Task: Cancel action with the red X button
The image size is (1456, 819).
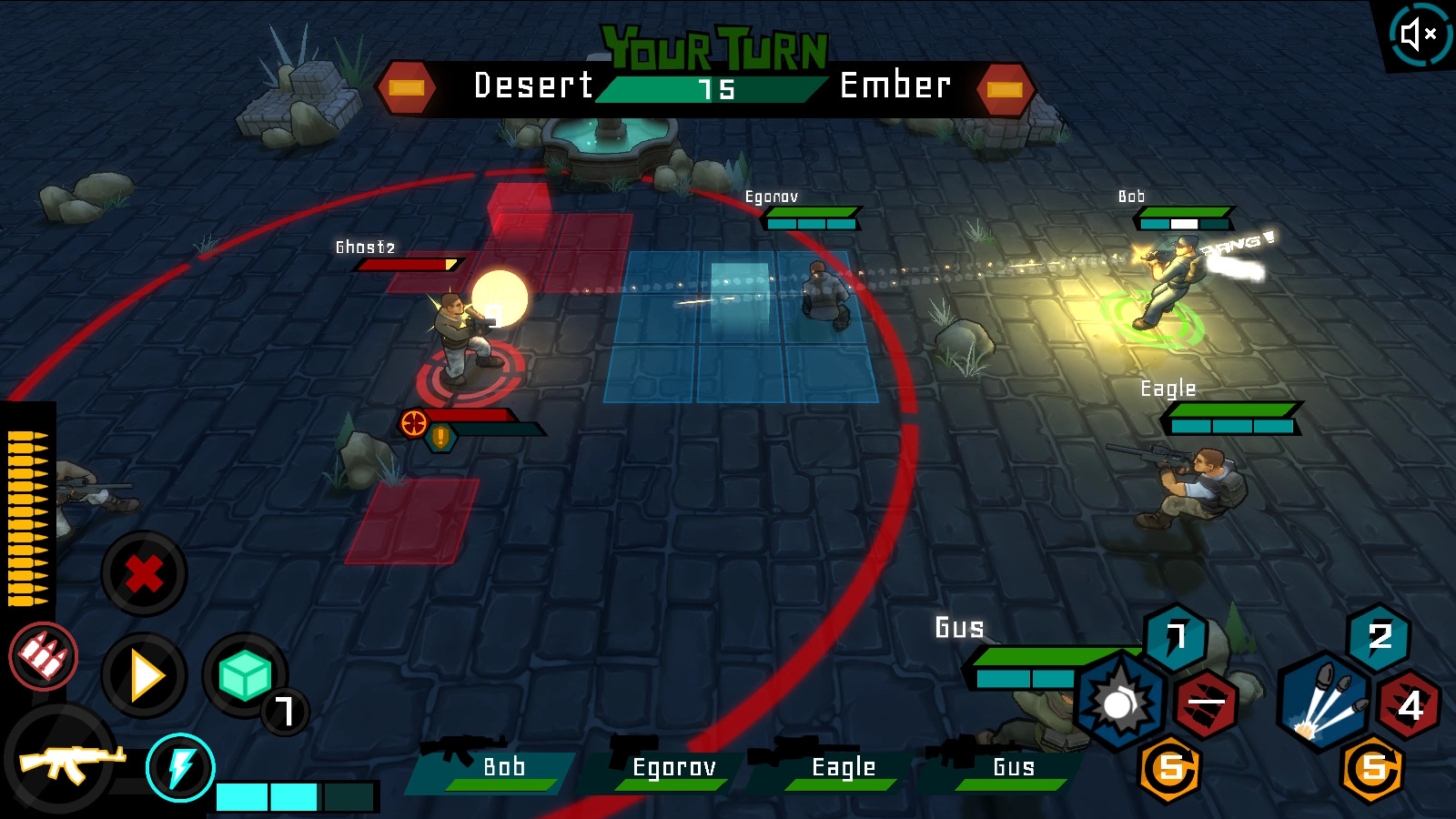Action: (x=144, y=574)
